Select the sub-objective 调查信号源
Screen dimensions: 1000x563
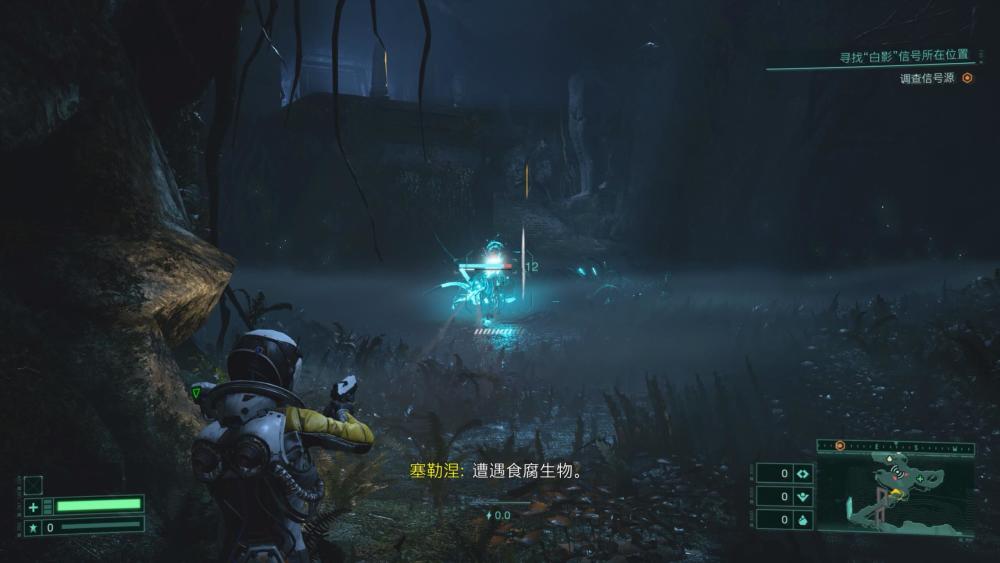point(929,78)
